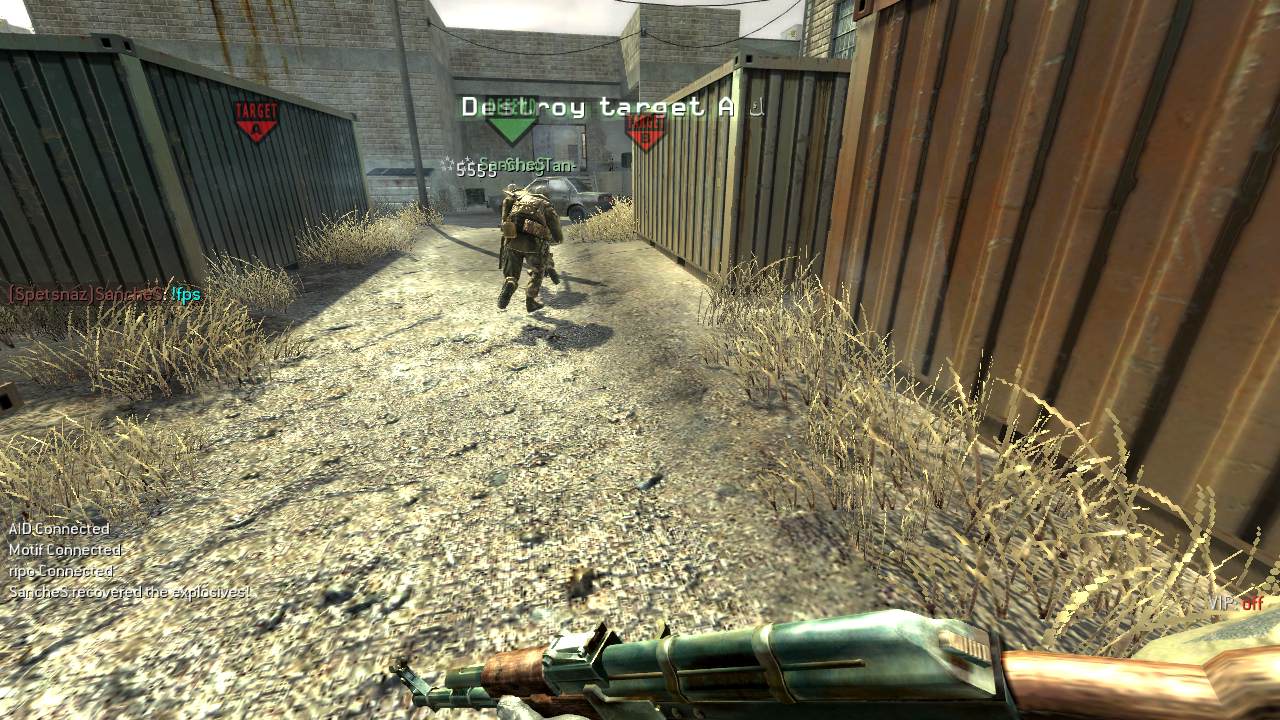1280x720 pixels.
Task: Select the red Target B objective marker
Action: click(x=645, y=130)
